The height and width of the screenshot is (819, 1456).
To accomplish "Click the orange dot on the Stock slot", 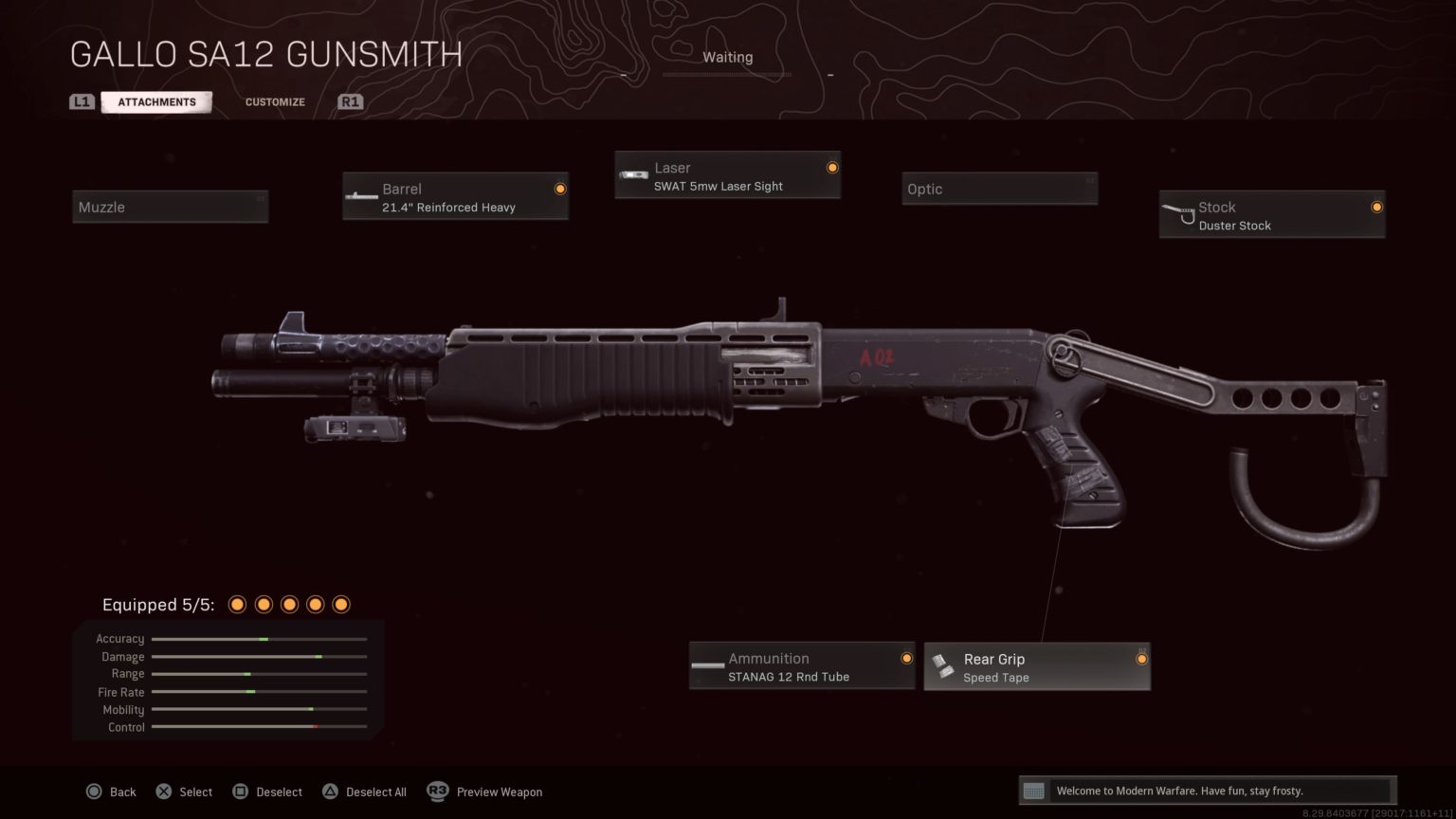I will tap(1376, 207).
